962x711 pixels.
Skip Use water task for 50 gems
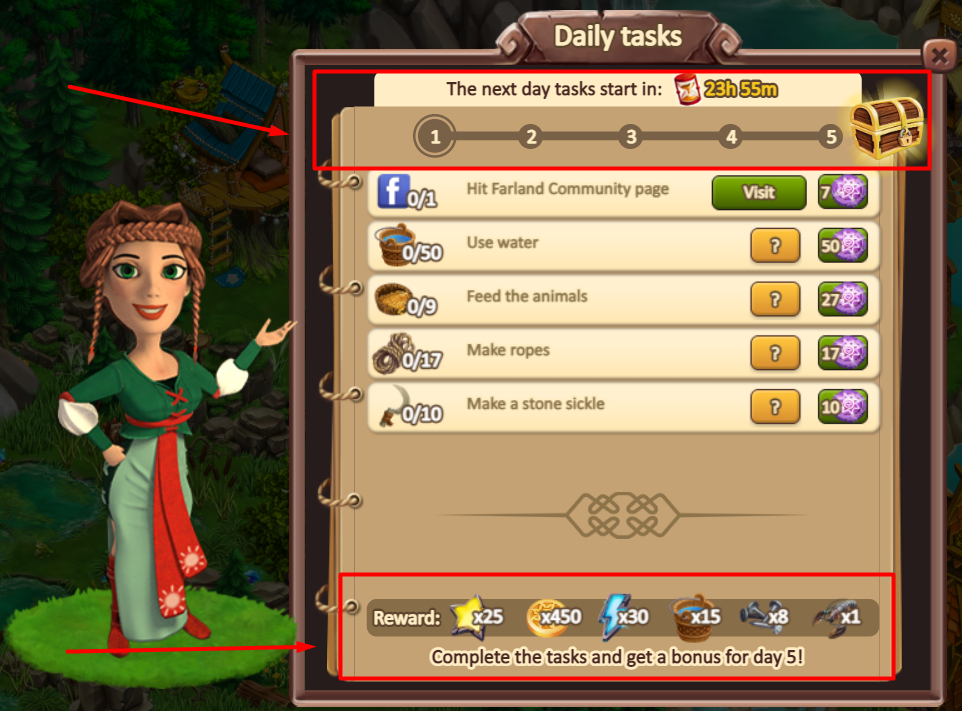(x=842, y=246)
